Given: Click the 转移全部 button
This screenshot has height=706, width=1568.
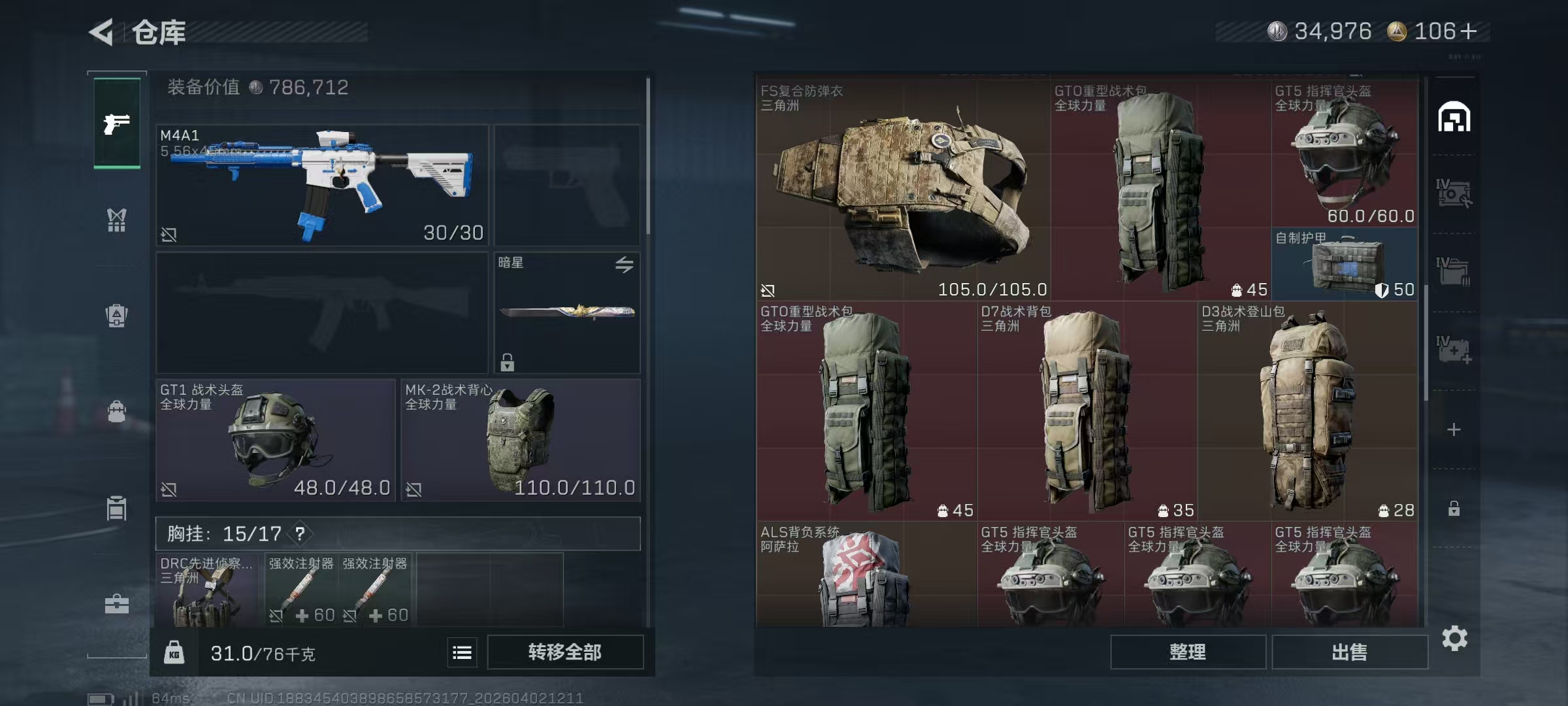Looking at the screenshot, I should point(564,652).
